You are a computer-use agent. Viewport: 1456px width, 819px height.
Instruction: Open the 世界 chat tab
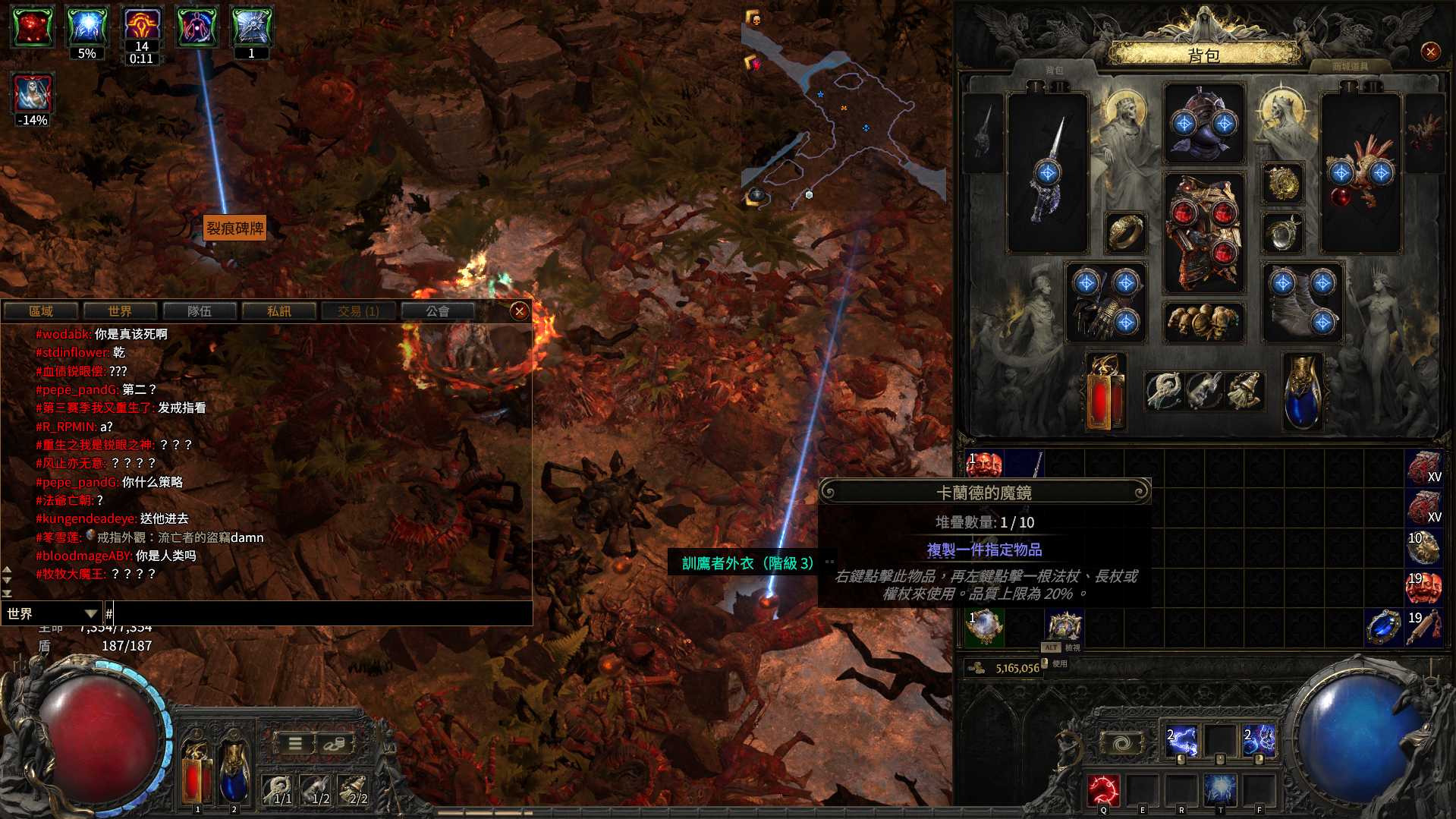pyautogui.click(x=120, y=311)
